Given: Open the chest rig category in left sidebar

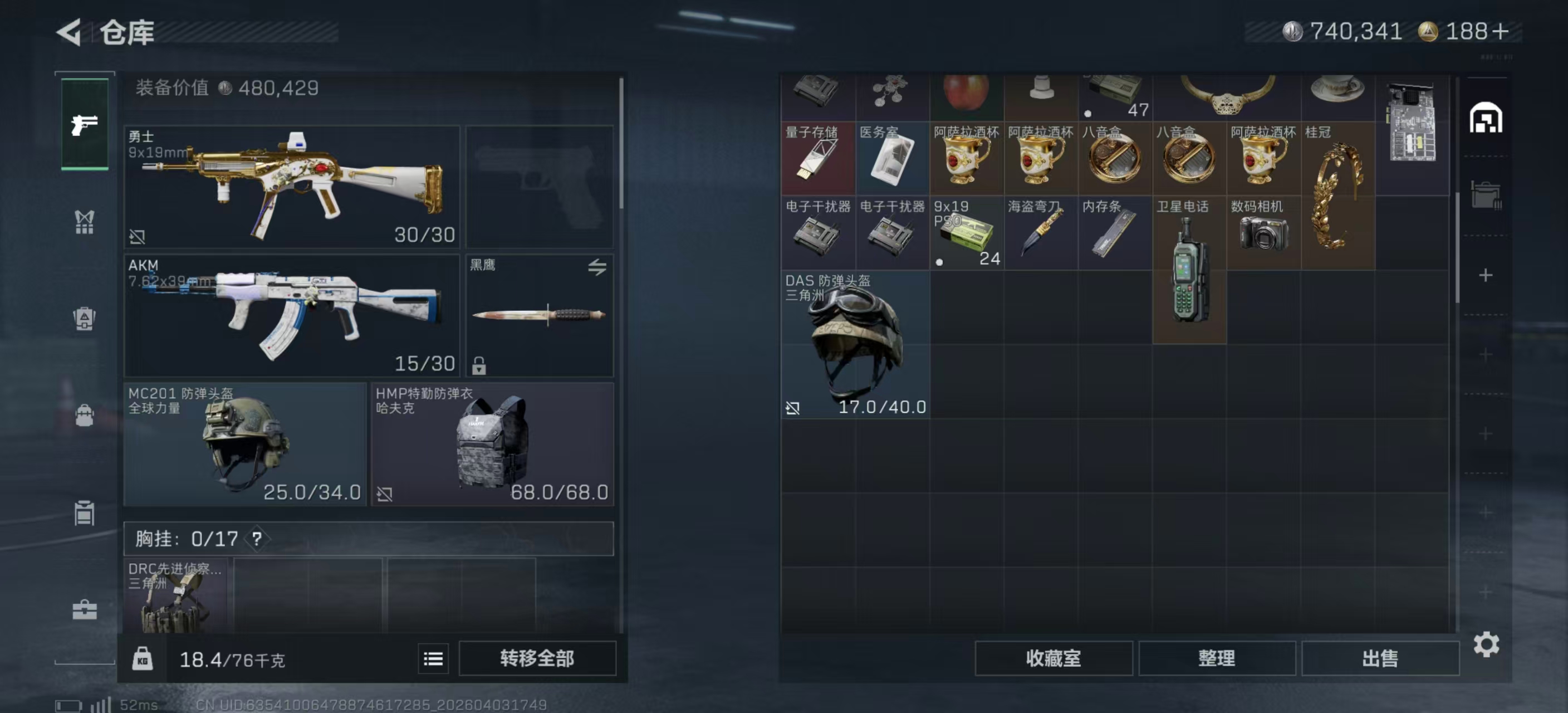Looking at the screenshot, I should [x=84, y=222].
